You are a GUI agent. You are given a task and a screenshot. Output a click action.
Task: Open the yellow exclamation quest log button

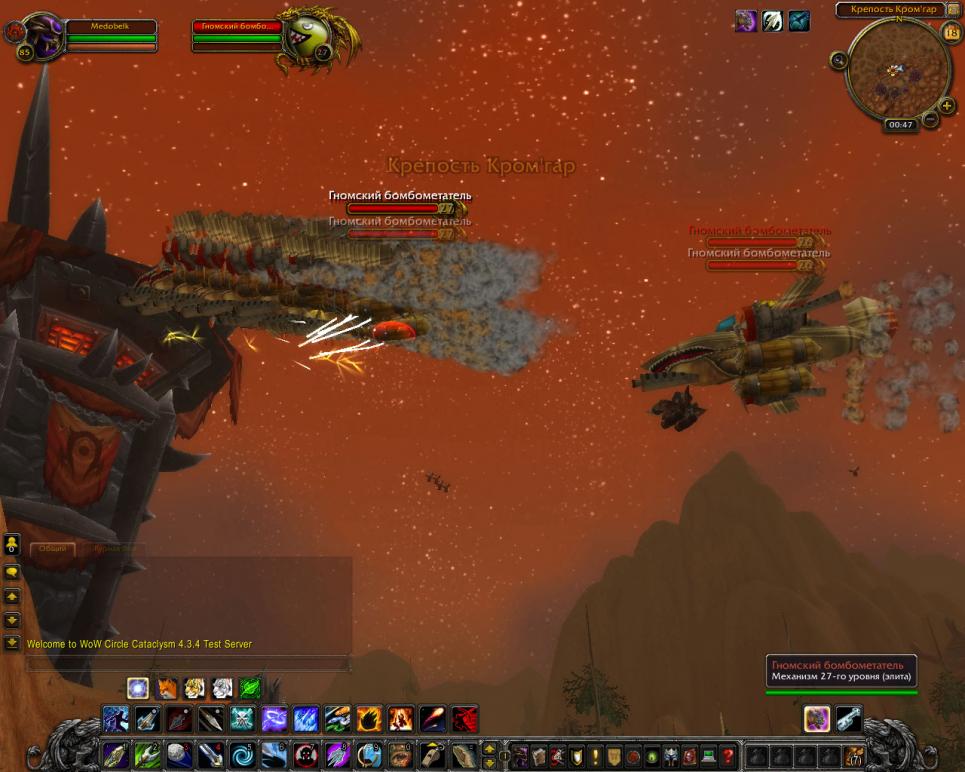(x=596, y=756)
